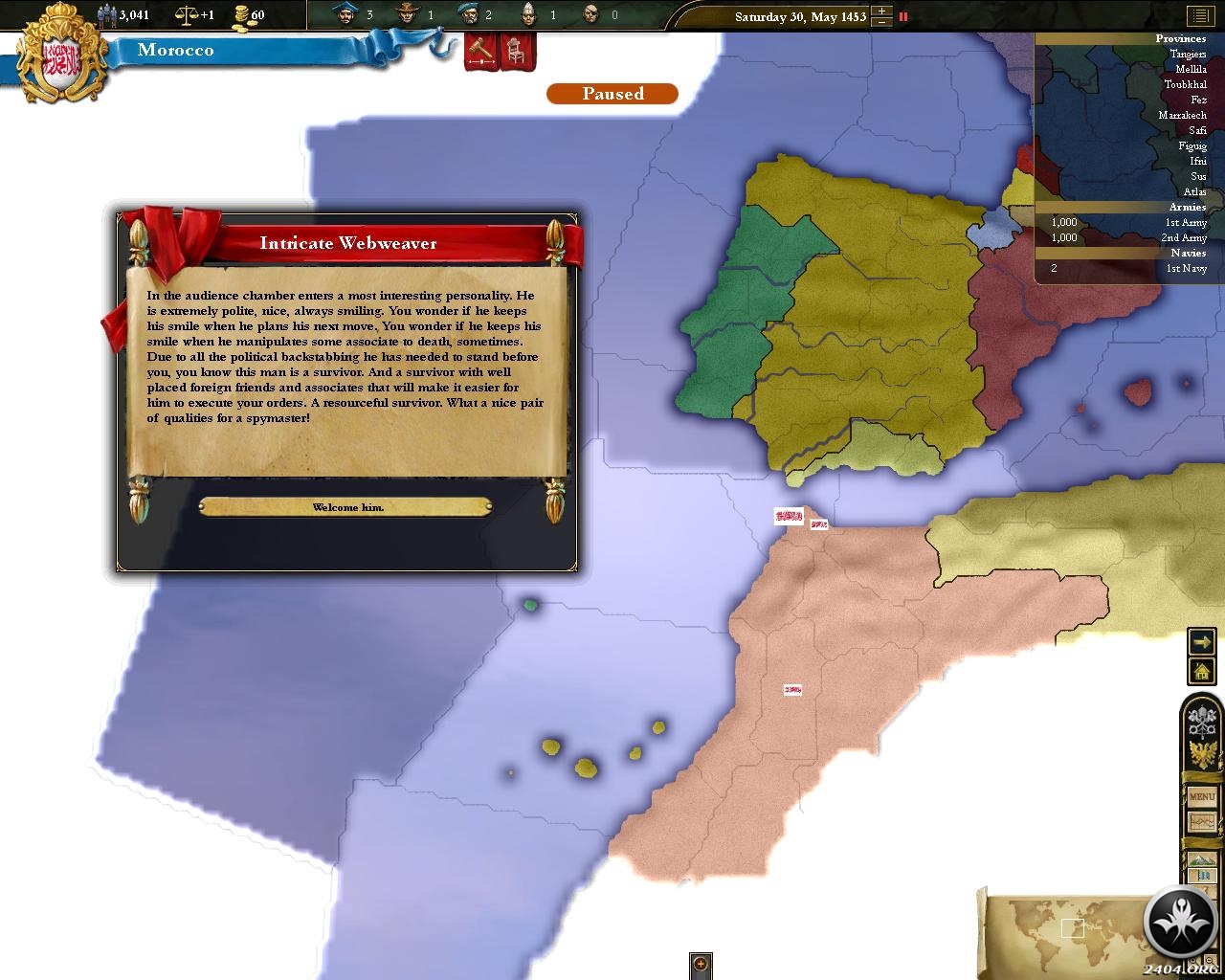Select Marrakech in the provinces list
The width and height of the screenshot is (1225, 980).
point(1182,116)
